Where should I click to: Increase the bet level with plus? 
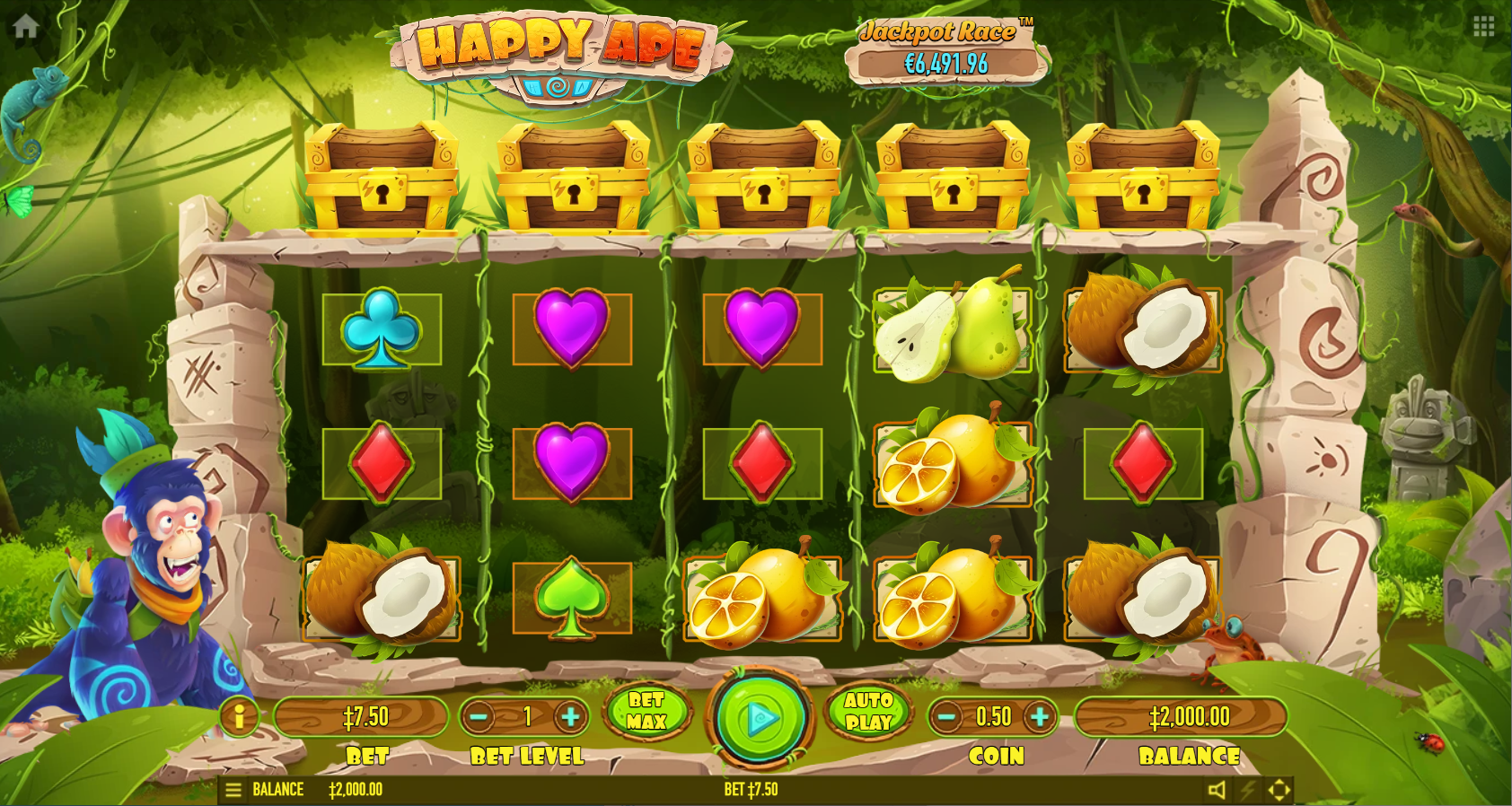pyautogui.click(x=570, y=716)
